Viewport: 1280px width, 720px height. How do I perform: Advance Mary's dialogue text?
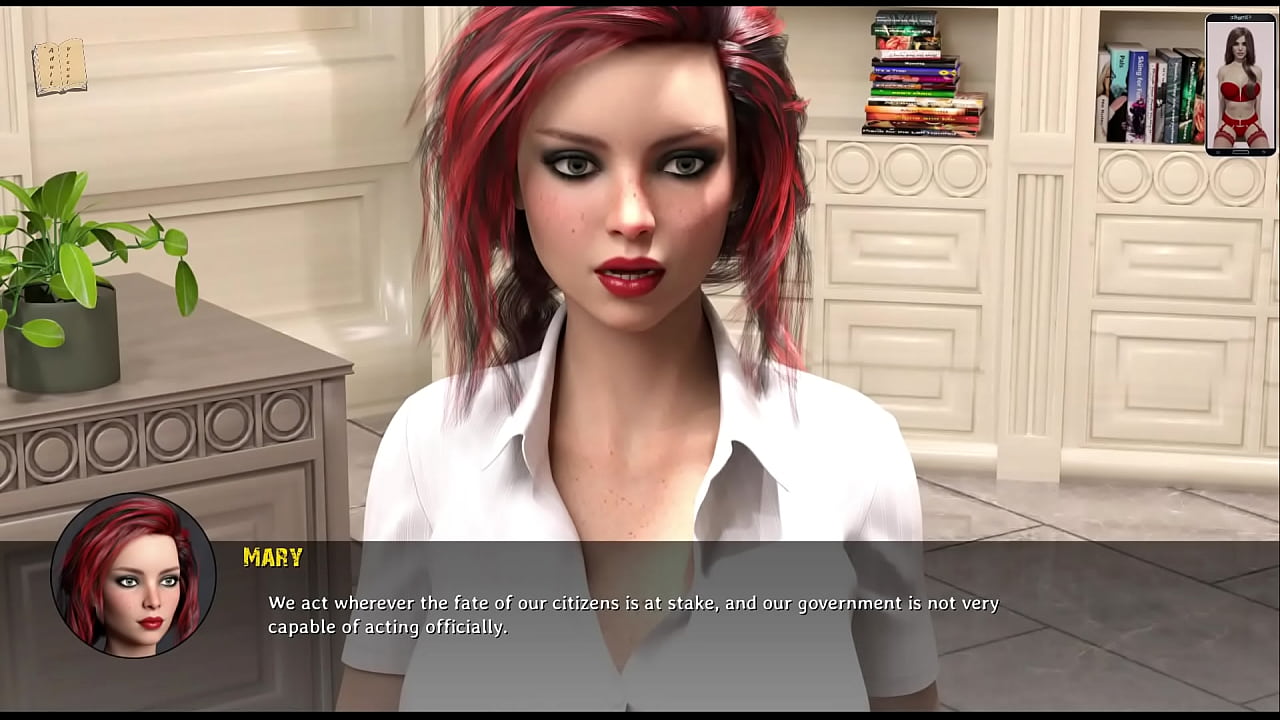coord(633,615)
